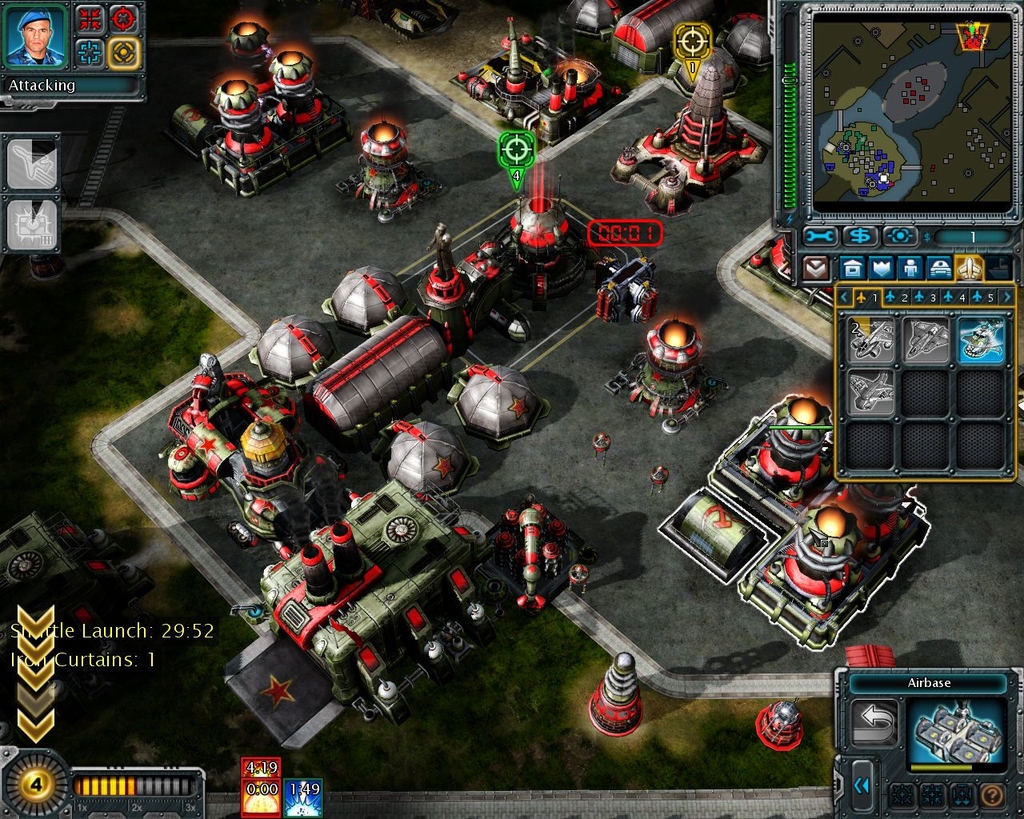Viewport: 1024px width, 819px height.
Task: Select the aircraft icon with 2 queued
Action: point(871,340)
